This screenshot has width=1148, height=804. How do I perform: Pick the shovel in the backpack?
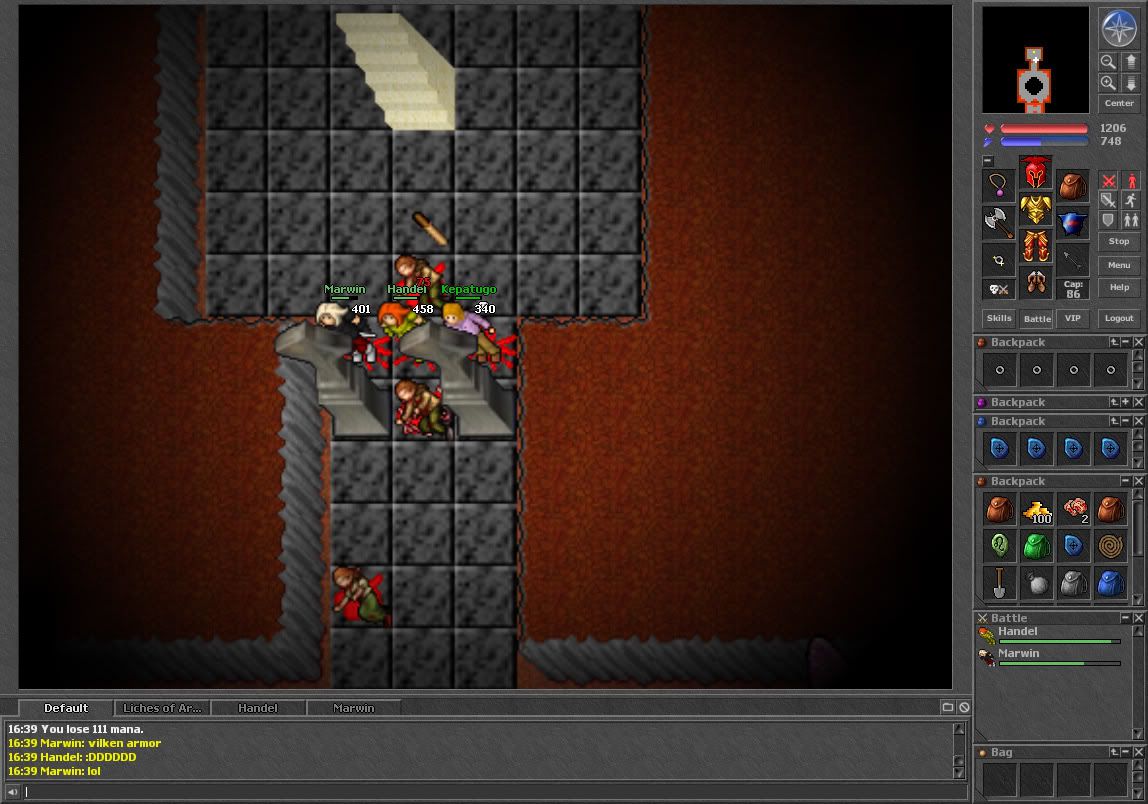(999, 582)
